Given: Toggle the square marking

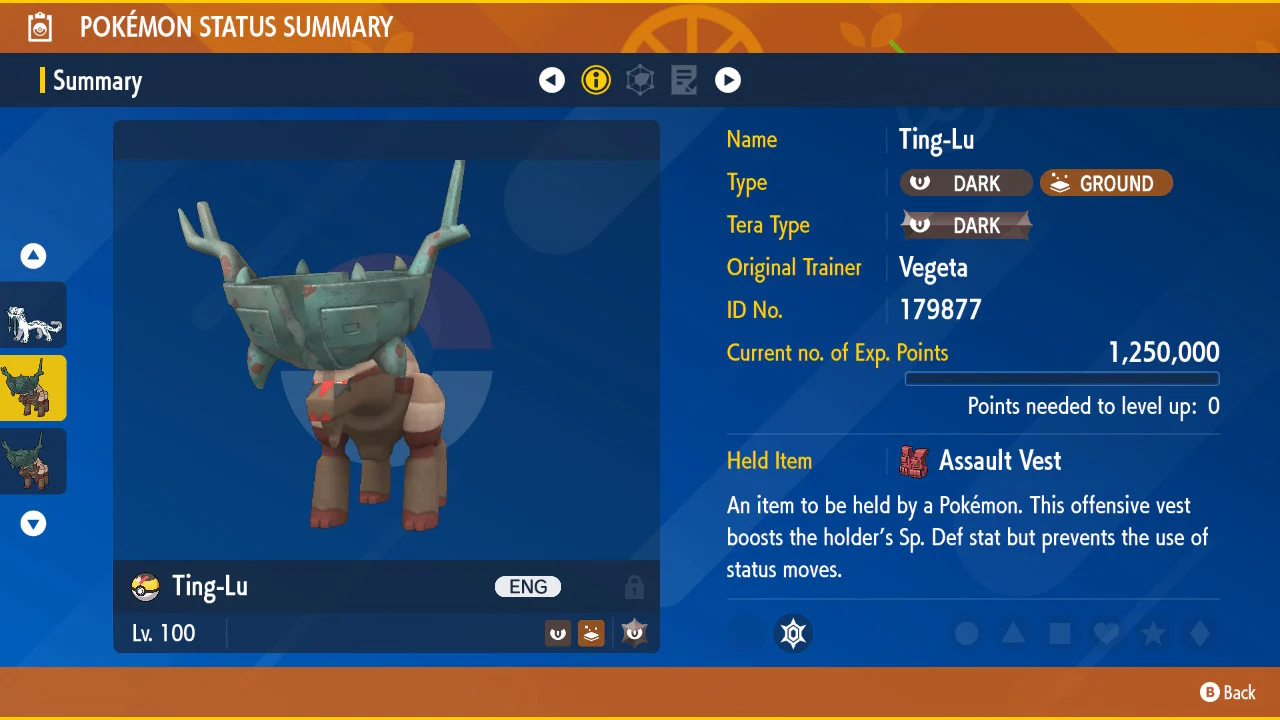Looking at the screenshot, I should (x=1060, y=633).
